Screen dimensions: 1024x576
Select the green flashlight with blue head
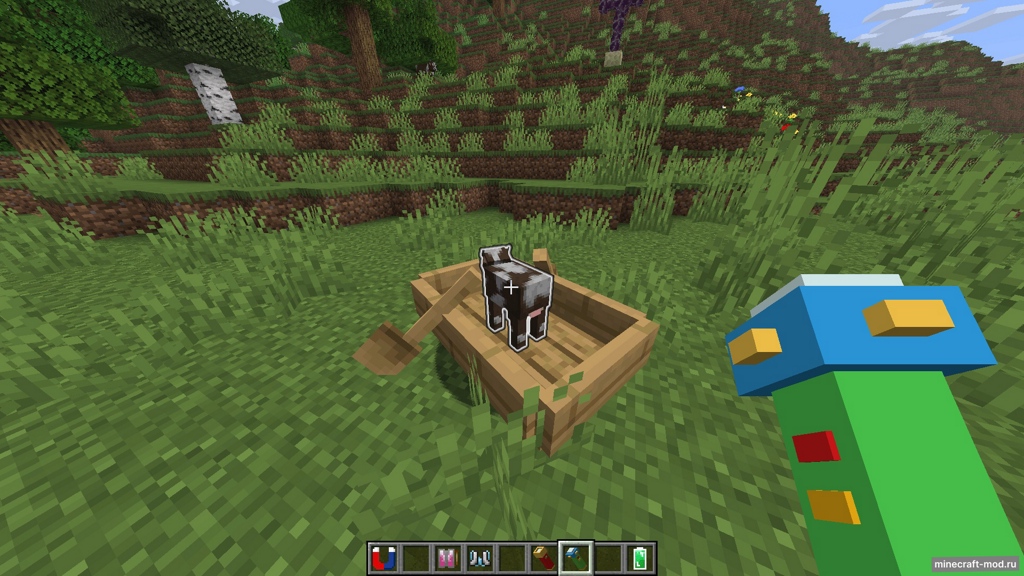tap(575, 558)
